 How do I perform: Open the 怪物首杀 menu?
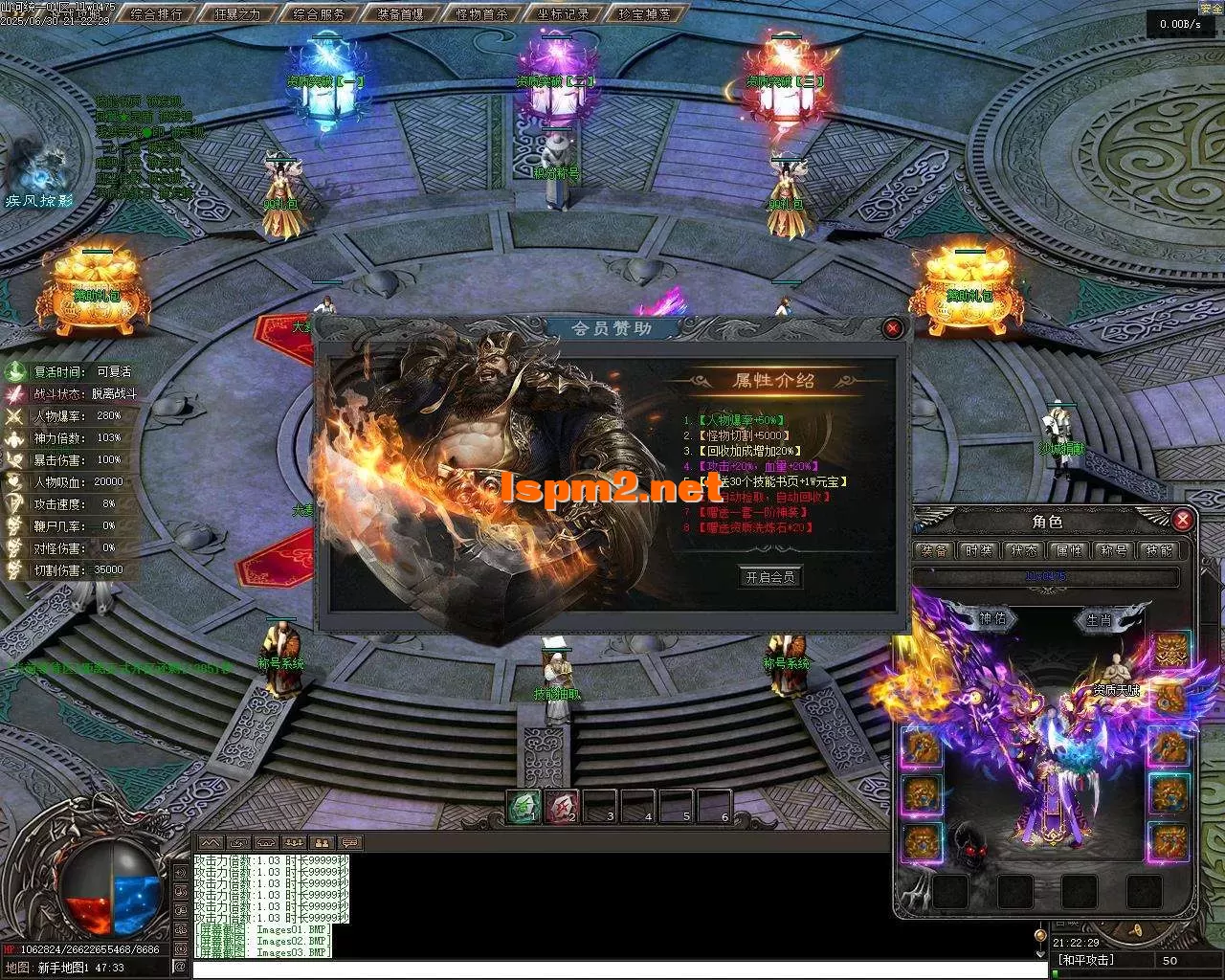[x=481, y=14]
